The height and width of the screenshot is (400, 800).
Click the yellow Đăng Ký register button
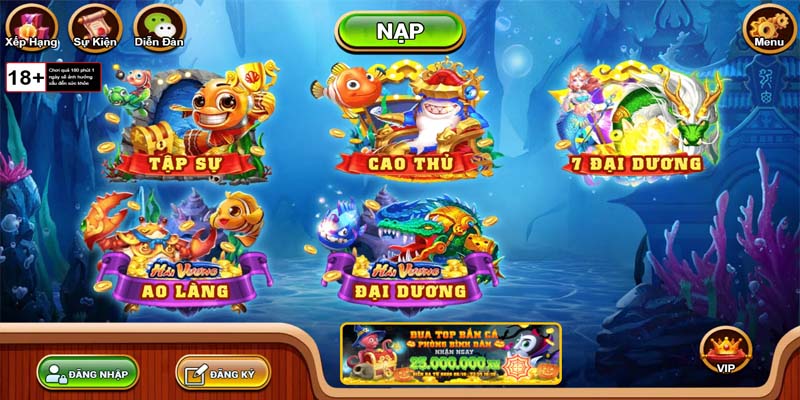222,372
